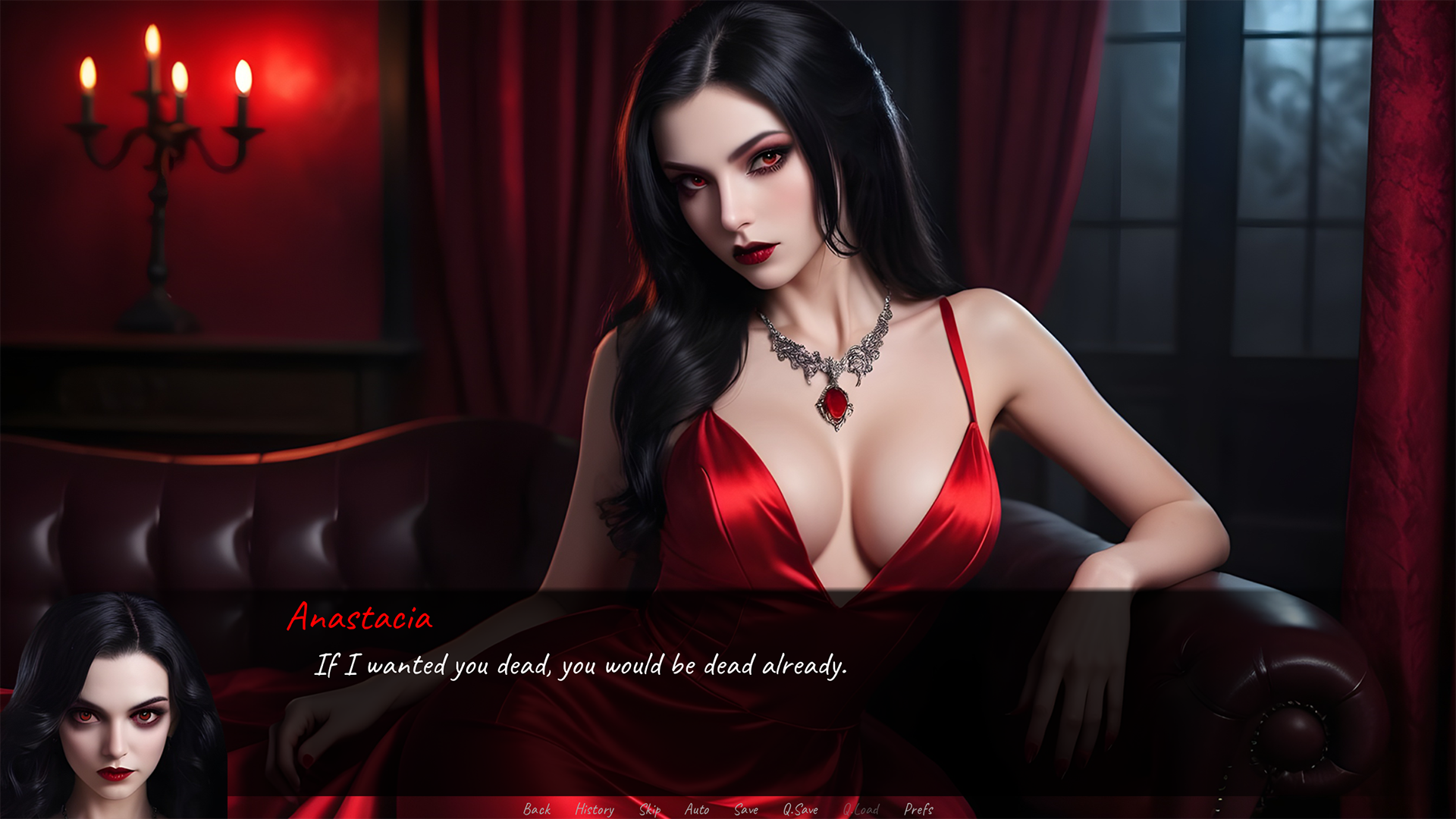Image resolution: width=1456 pixels, height=819 pixels.
Task: Open the History dialogue log
Action: point(595,810)
